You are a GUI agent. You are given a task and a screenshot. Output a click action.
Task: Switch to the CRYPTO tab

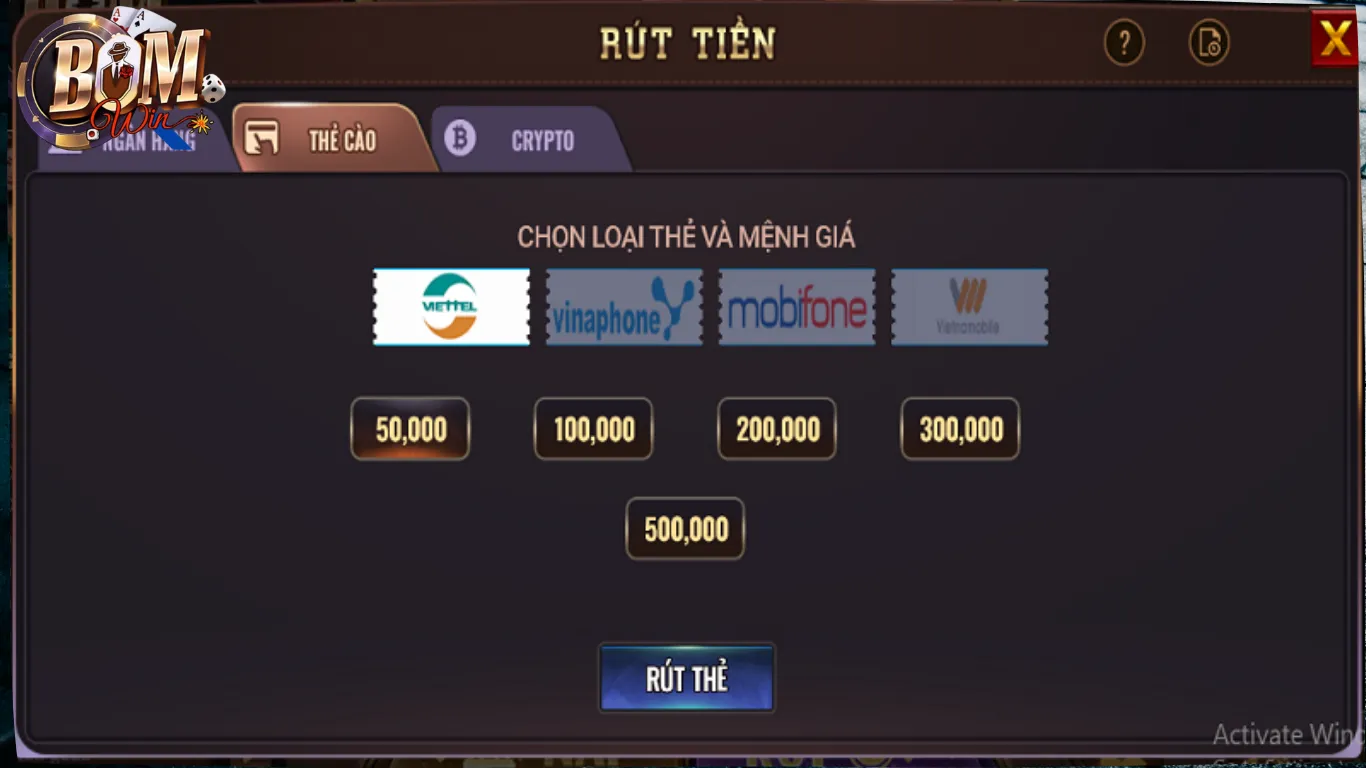pyautogui.click(x=540, y=141)
